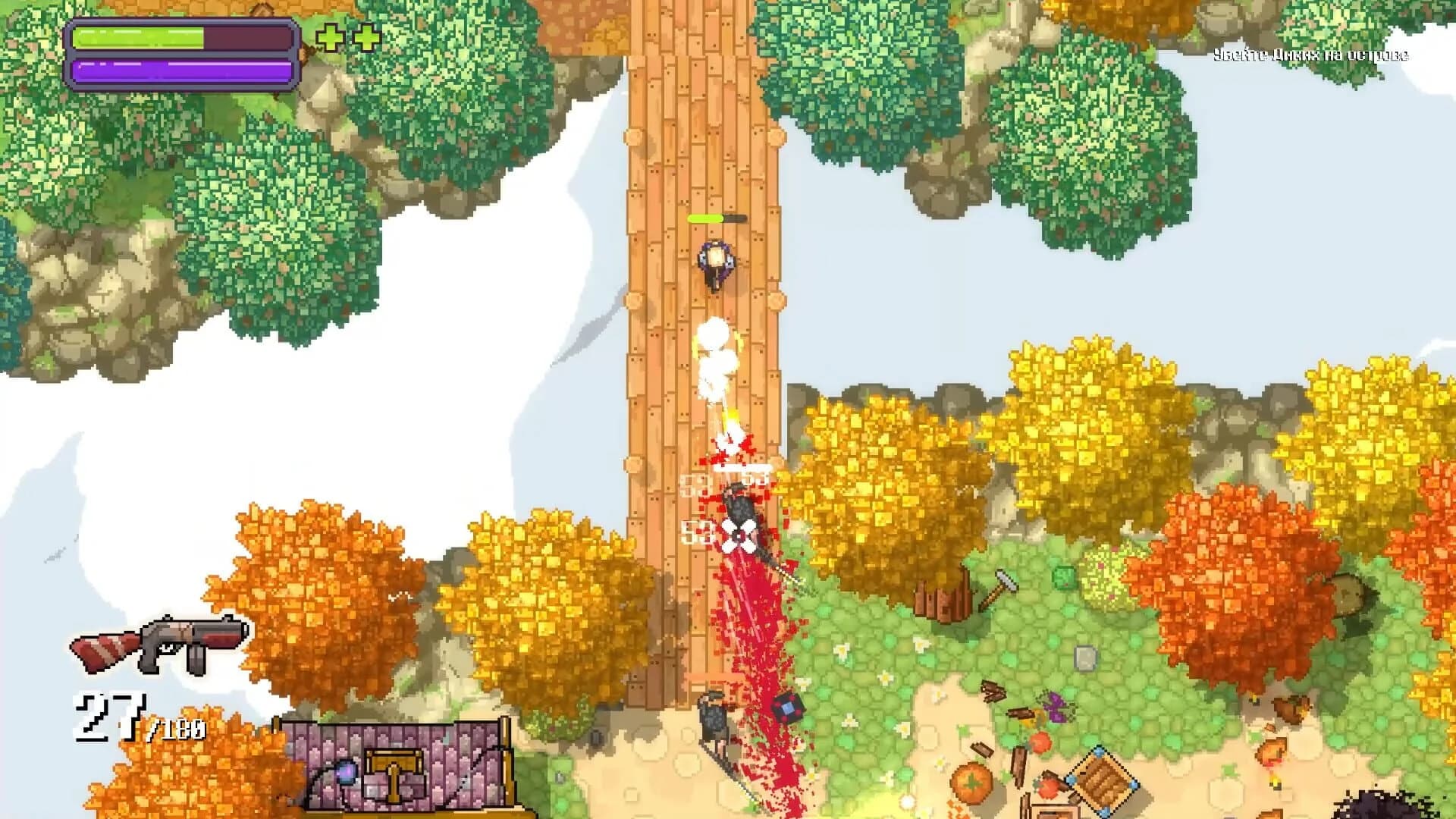Click the second green health plus icon
Screen dimensions: 1456x819
(363, 36)
